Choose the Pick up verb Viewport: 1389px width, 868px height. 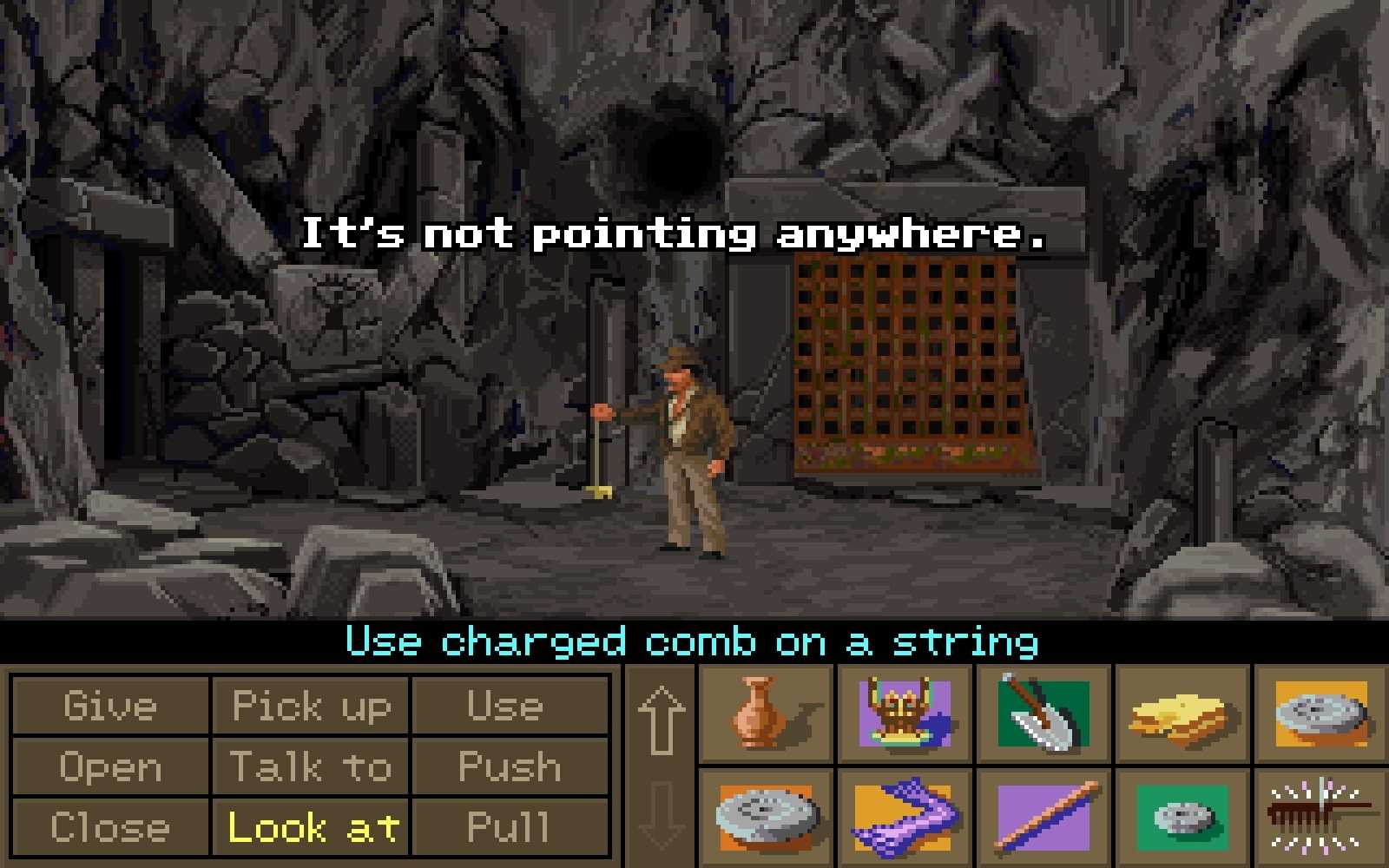[x=311, y=706]
